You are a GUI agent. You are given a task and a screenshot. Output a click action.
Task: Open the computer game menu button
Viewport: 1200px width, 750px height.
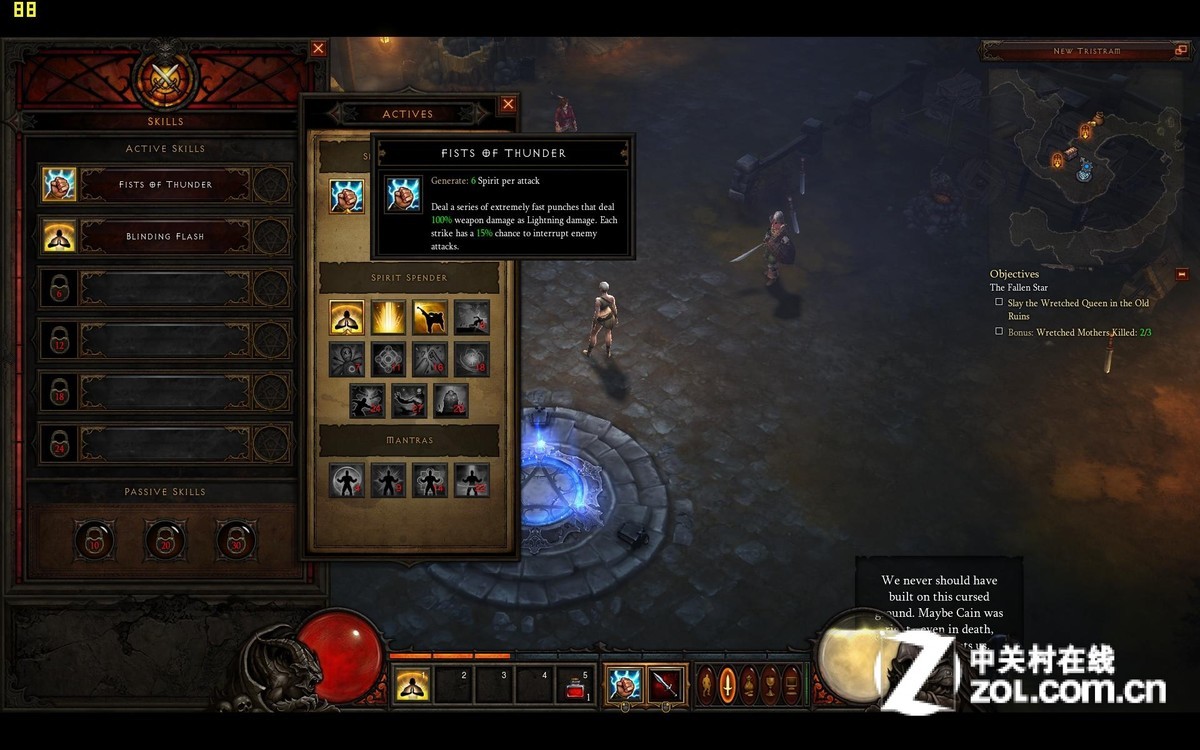792,685
